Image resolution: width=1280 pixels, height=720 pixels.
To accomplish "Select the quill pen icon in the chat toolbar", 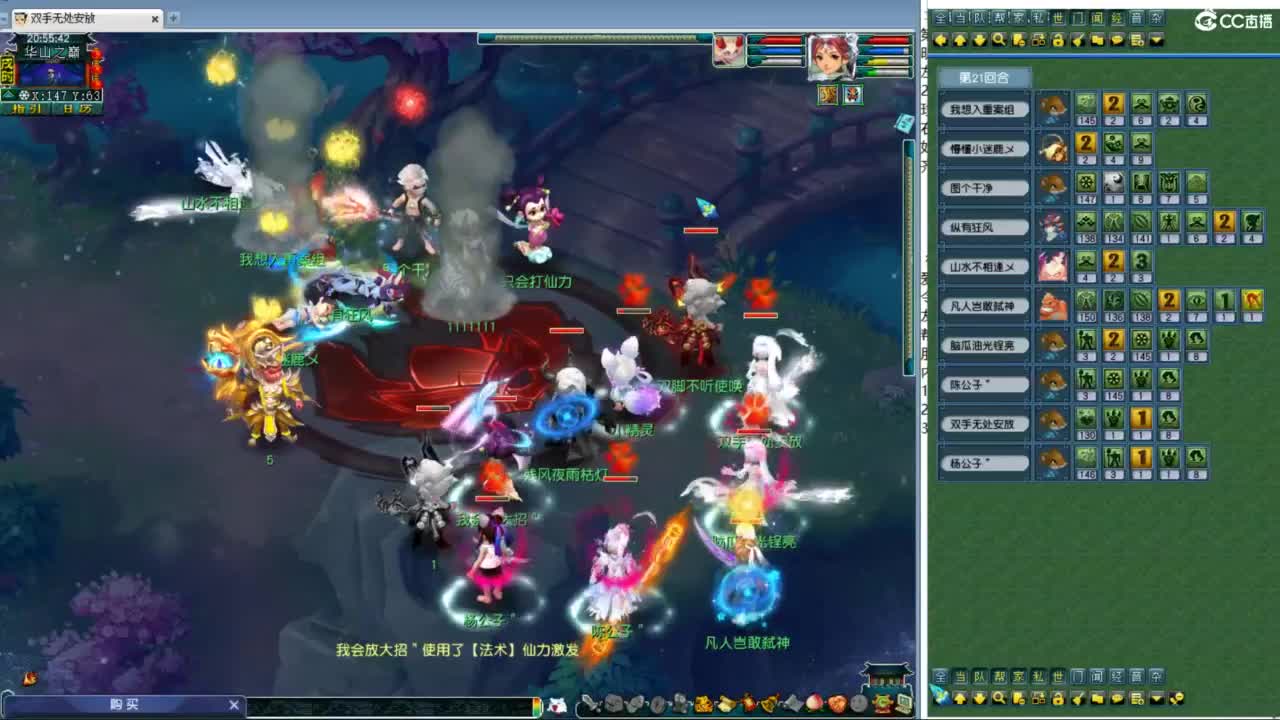I will (x=1079, y=41).
